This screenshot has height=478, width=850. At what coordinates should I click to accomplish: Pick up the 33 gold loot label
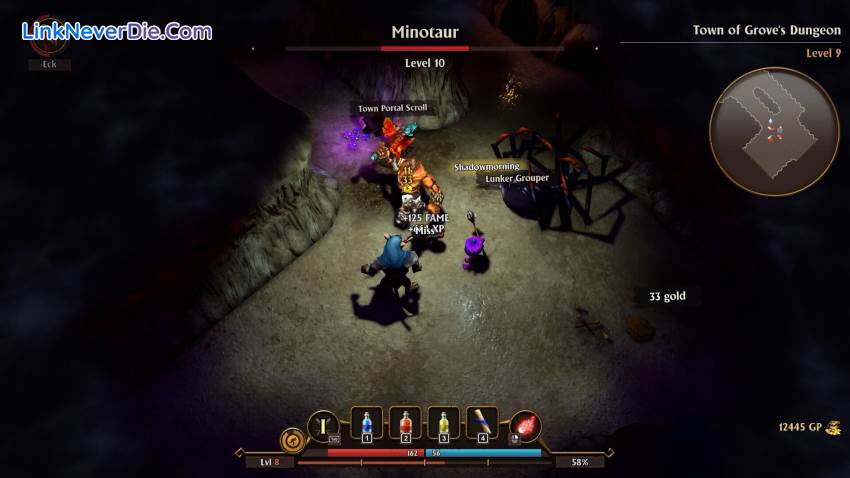point(666,296)
